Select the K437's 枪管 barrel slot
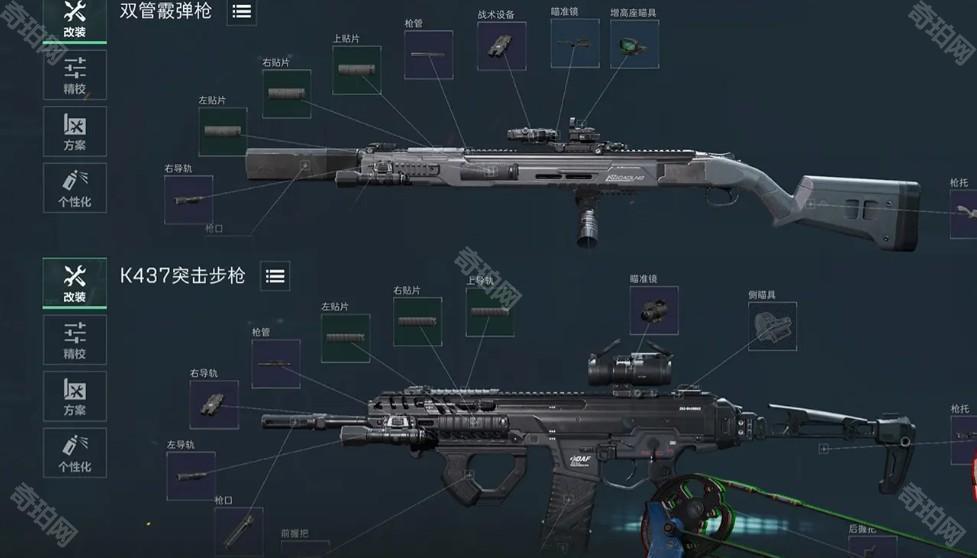The width and height of the screenshot is (977, 558). click(x=275, y=363)
